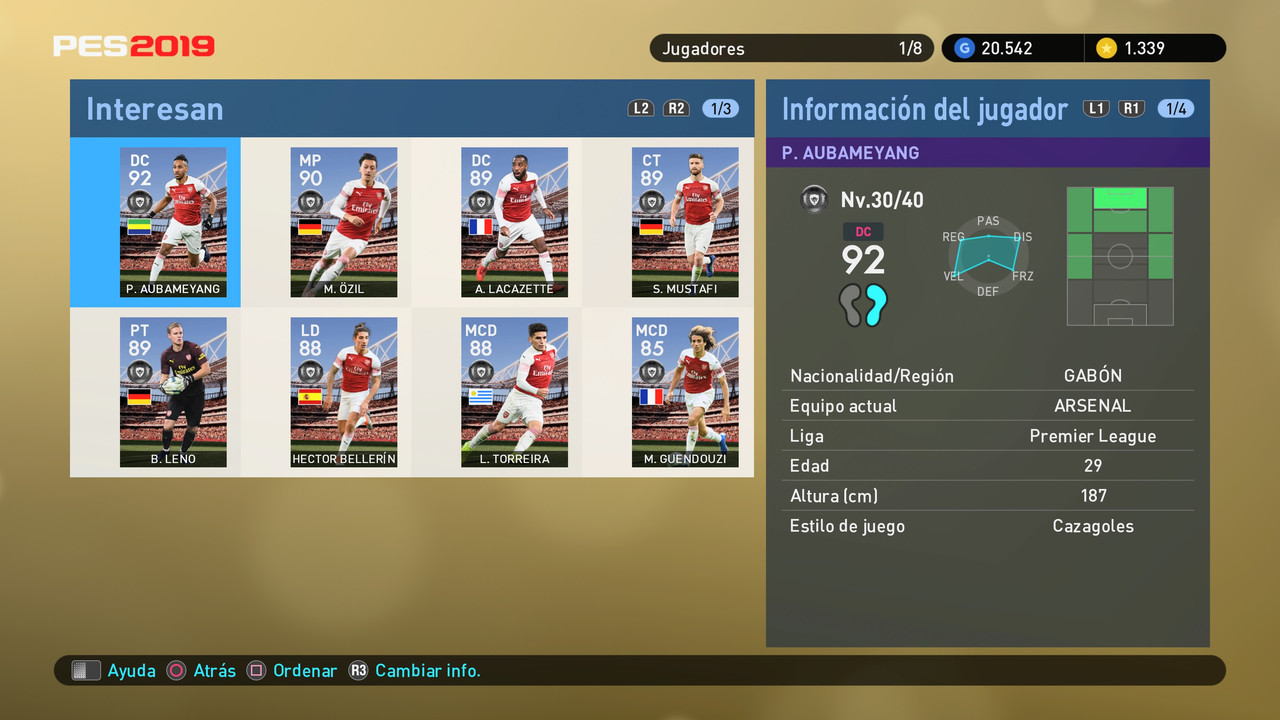This screenshot has height=720, width=1280.
Task: Click the player level badge next to Nv.30/40
Action: click(x=814, y=199)
